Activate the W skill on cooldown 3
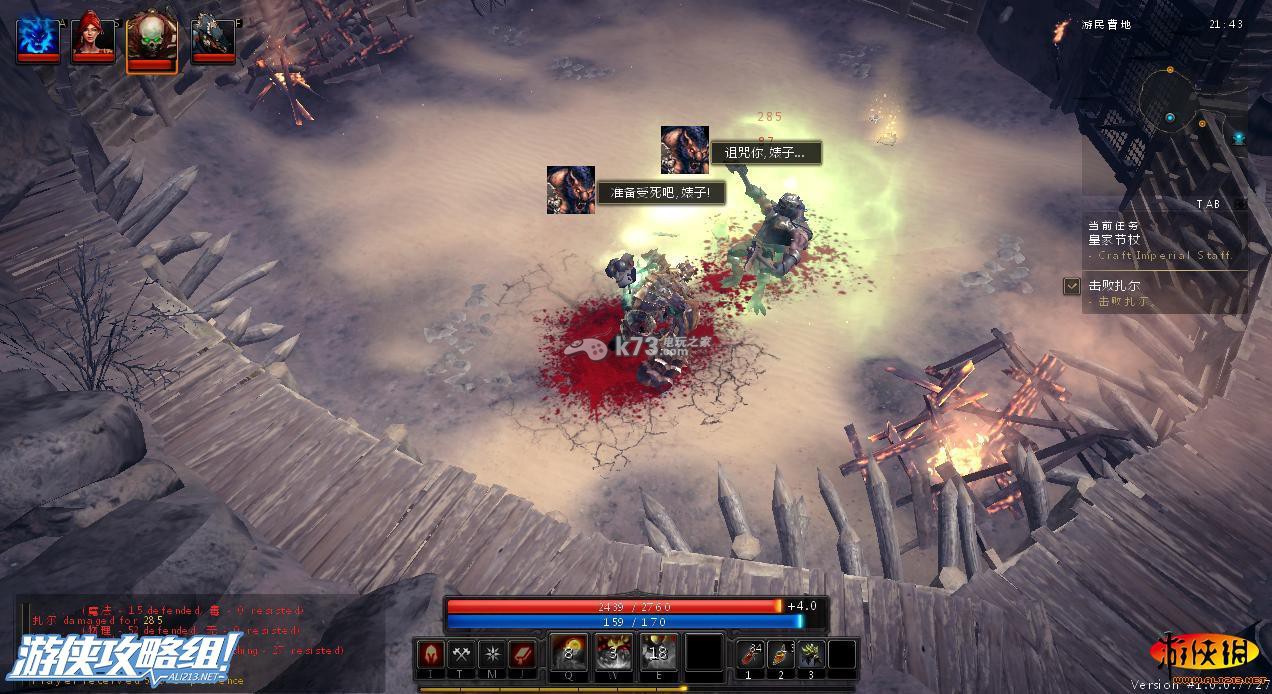 614,654
